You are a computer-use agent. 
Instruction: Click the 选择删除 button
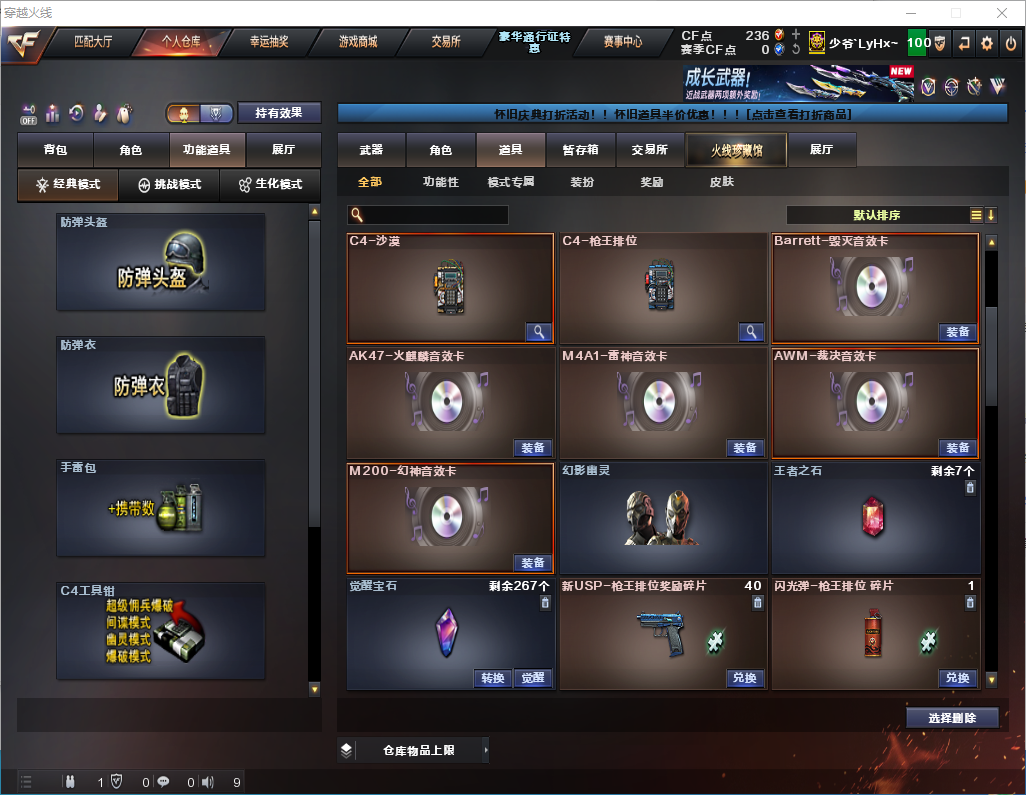(x=952, y=718)
